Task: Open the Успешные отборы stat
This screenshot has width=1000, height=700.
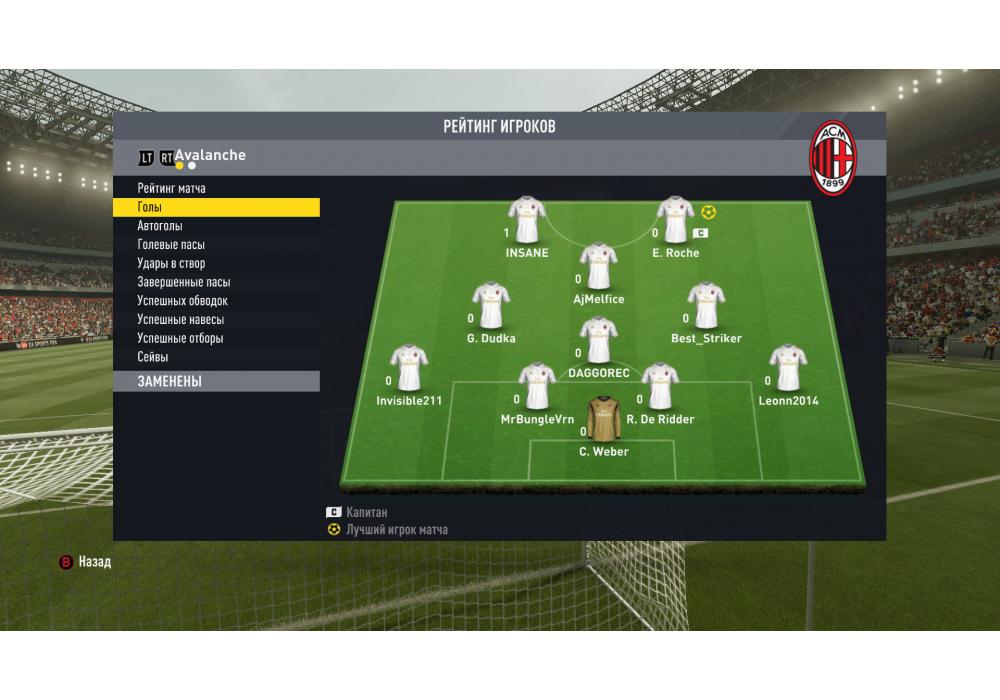Action: pyautogui.click(x=180, y=338)
